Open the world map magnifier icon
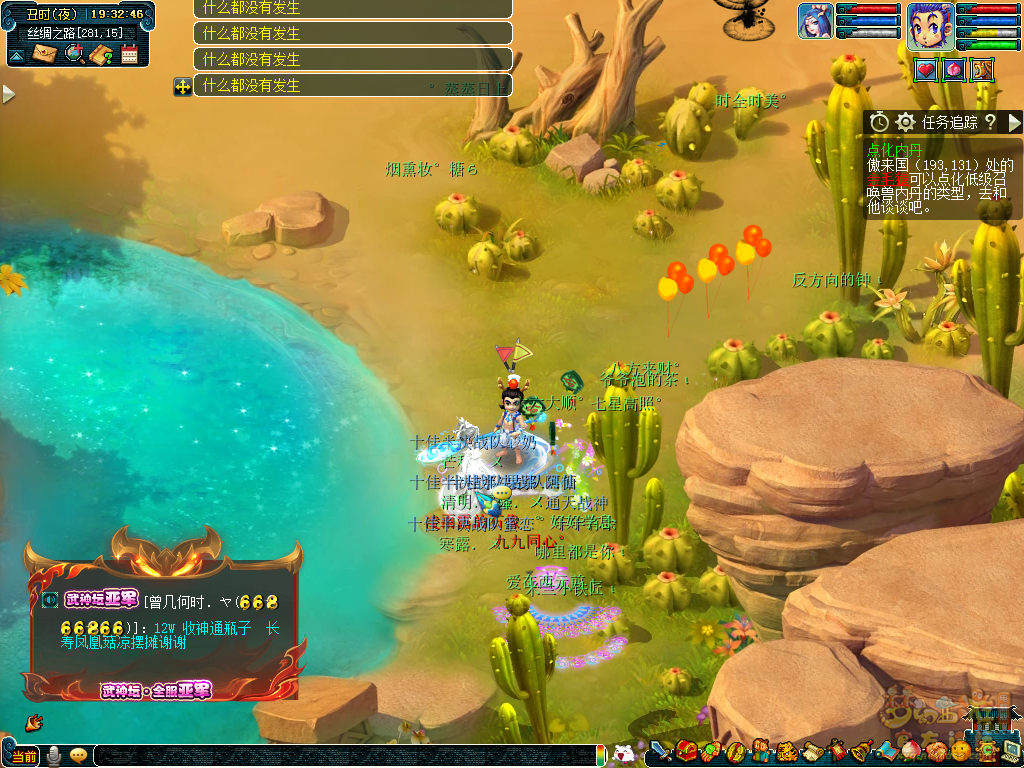Image resolution: width=1024 pixels, height=768 pixels. coord(73,54)
